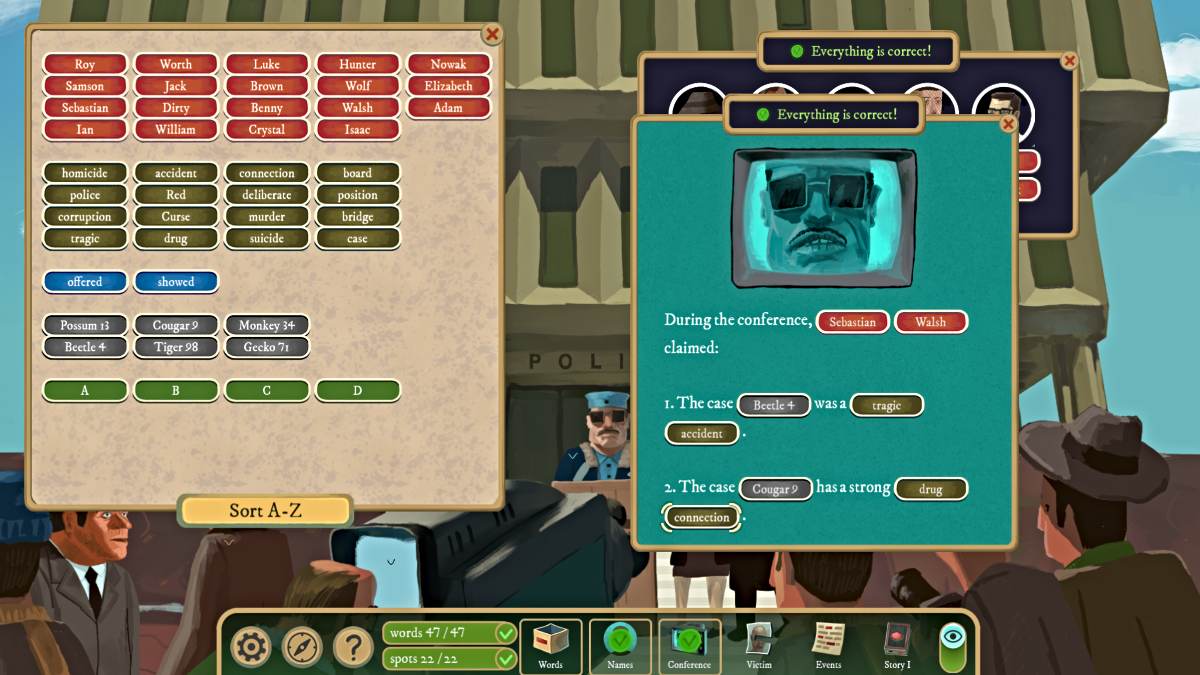Pick the name word Roy
The height and width of the screenshot is (675, 1200).
[x=85, y=64]
